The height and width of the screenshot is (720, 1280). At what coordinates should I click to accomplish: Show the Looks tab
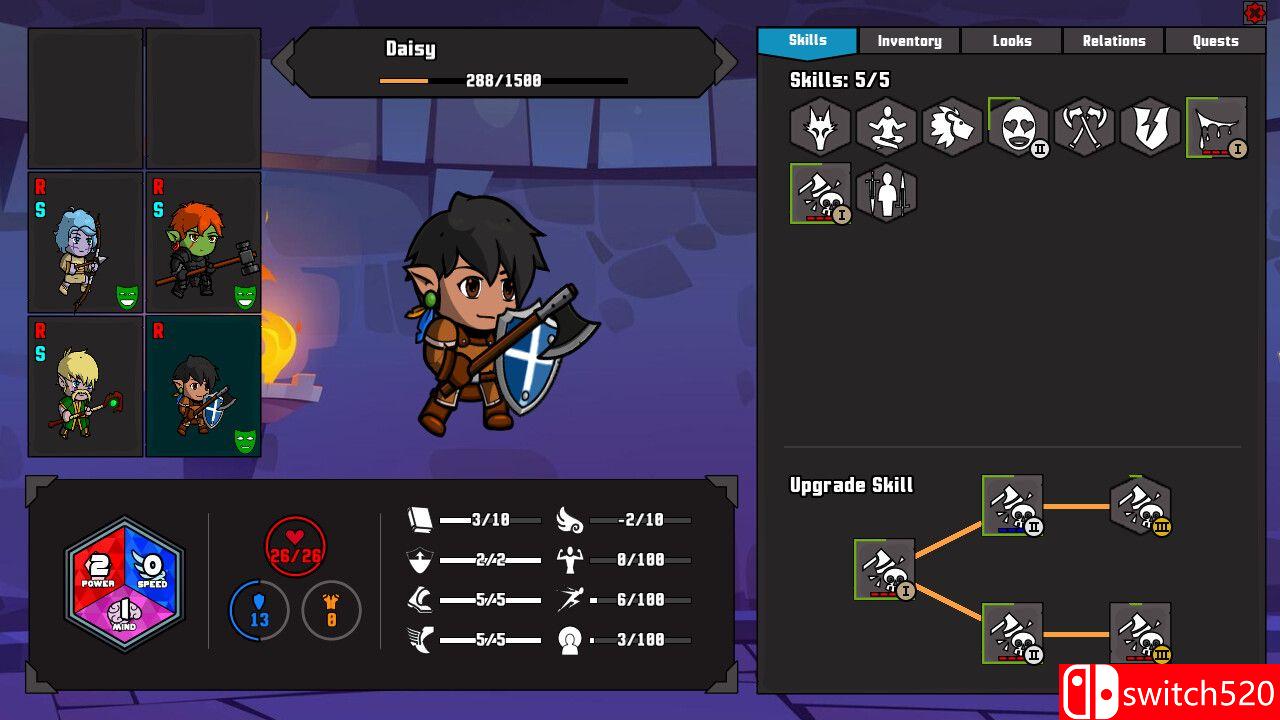click(1011, 41)
